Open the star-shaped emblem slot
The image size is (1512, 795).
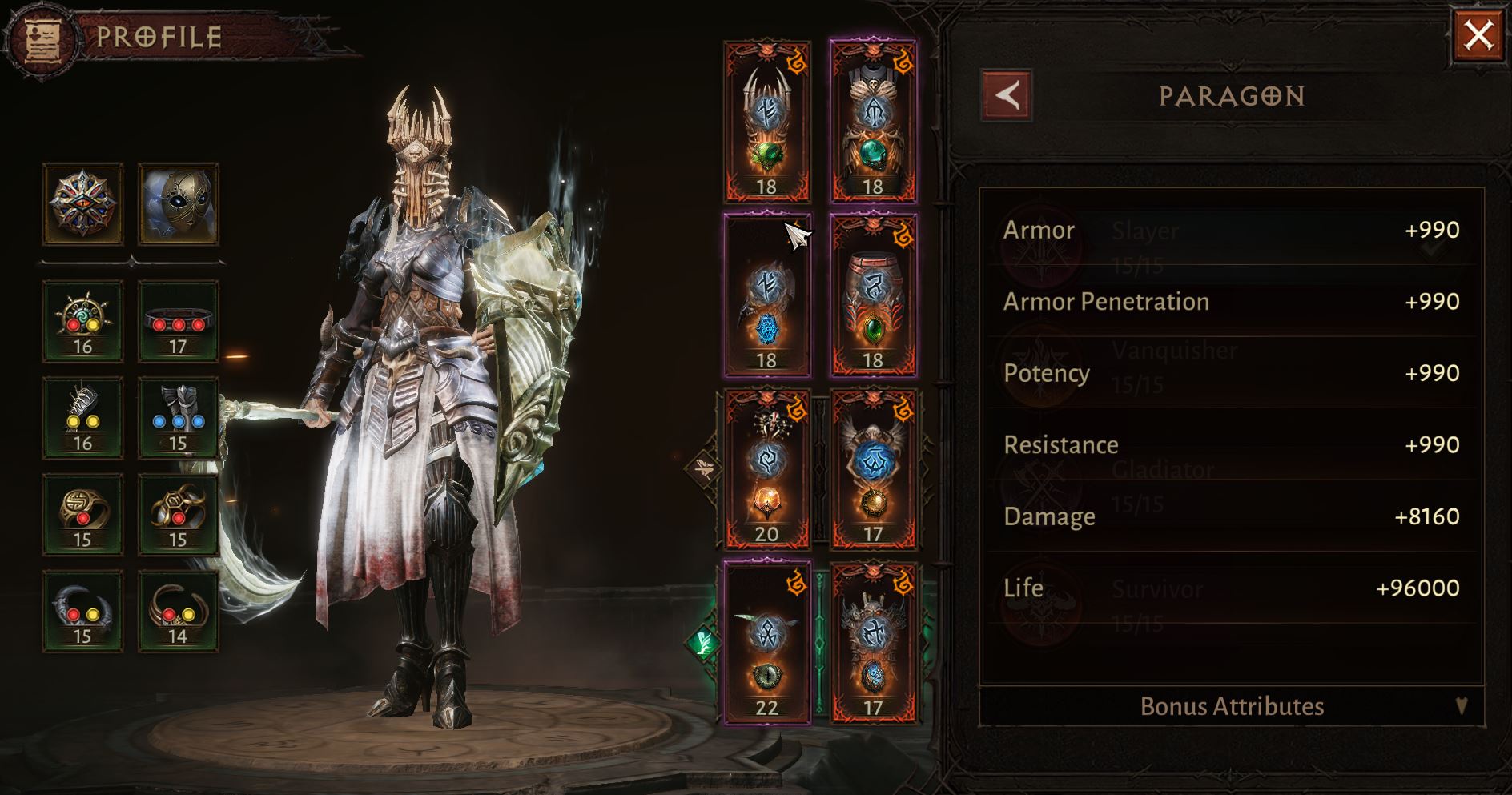click(83, 204)
